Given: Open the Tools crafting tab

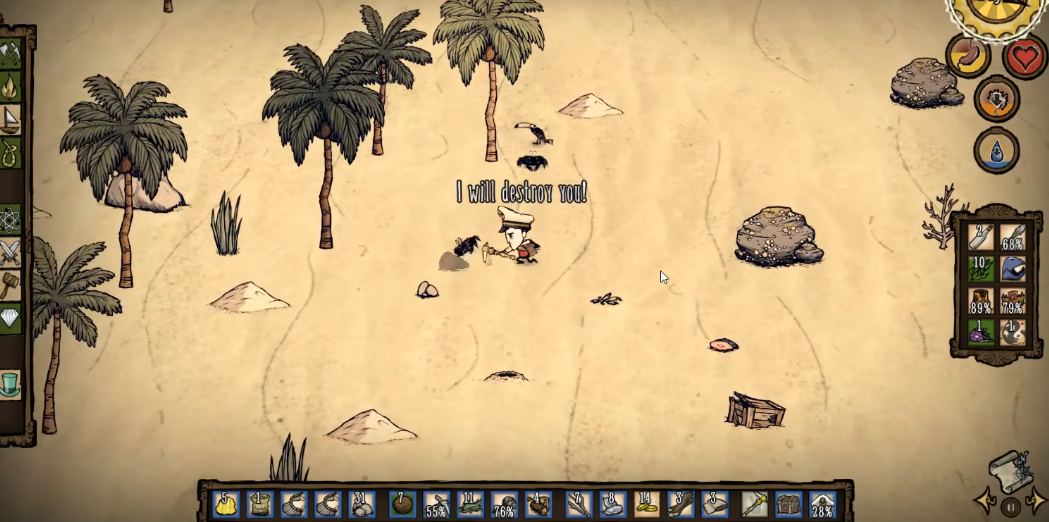Looking at the screenshot, I should coord(10,52).
